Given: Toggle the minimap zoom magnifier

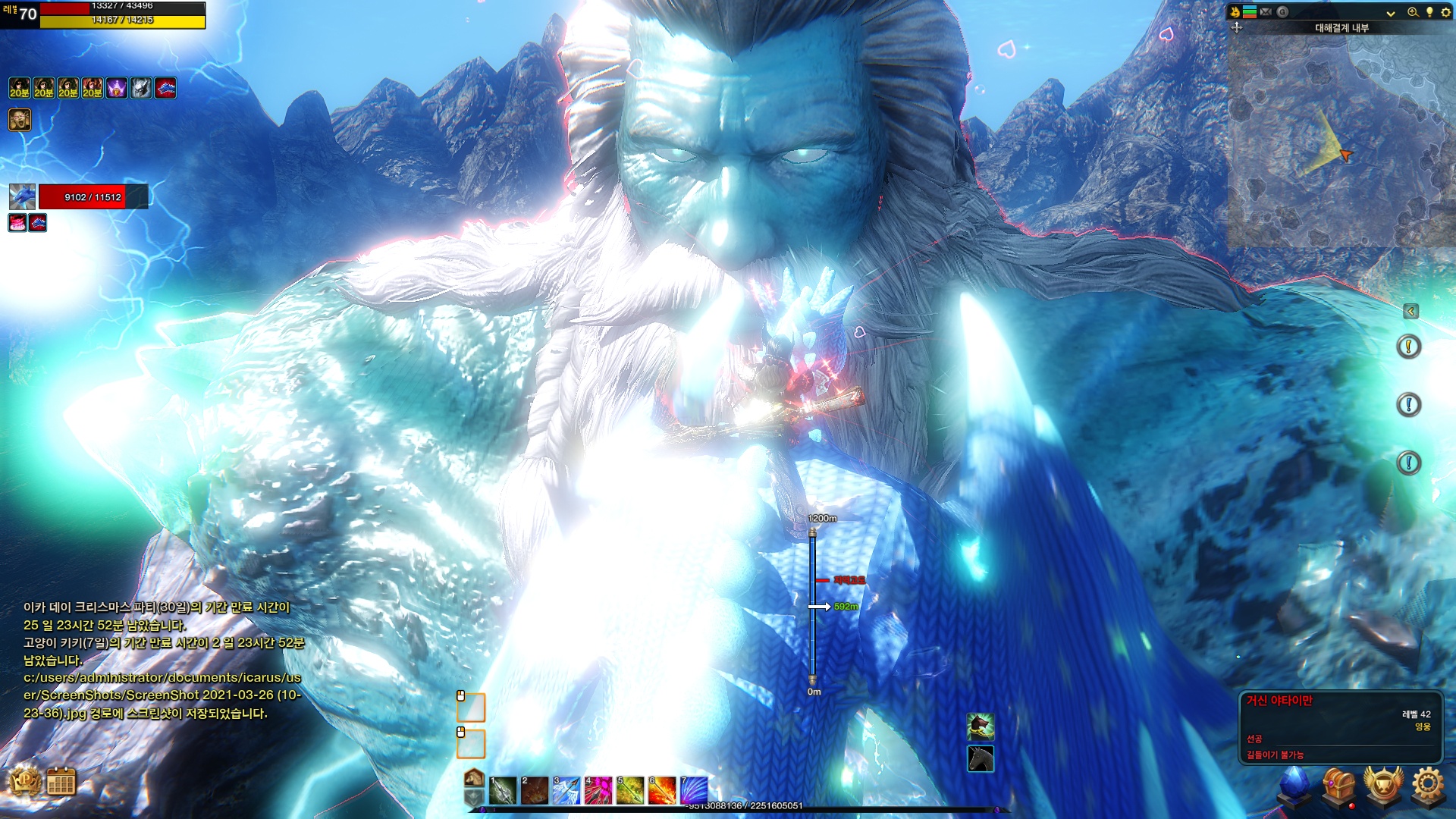Looking at the screenshot, I should [1413, 12].
